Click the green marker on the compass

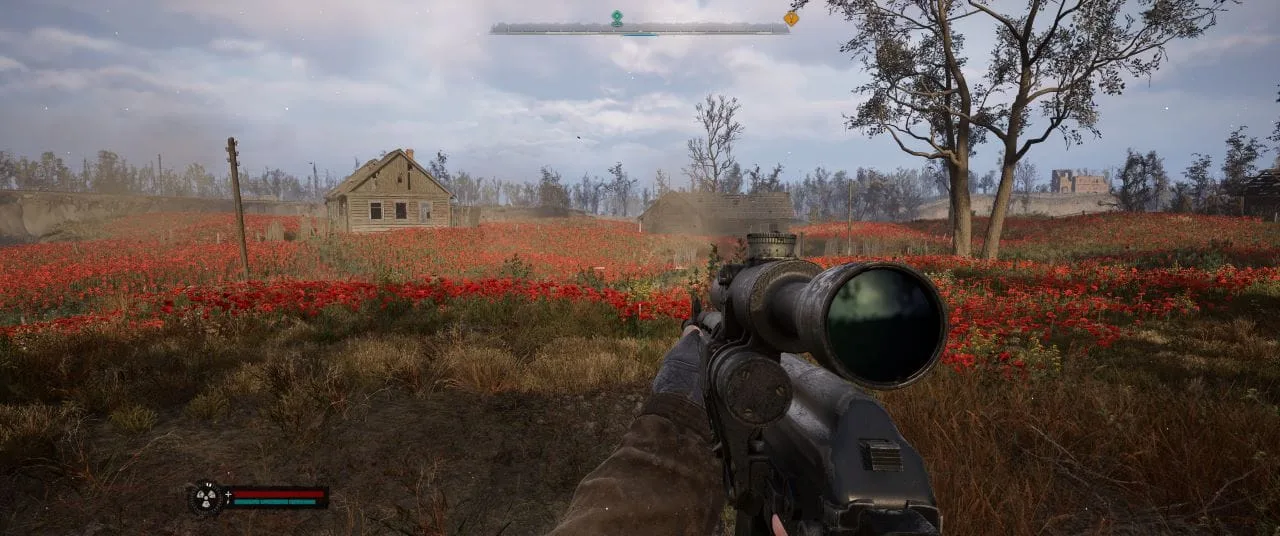(617, 17)
